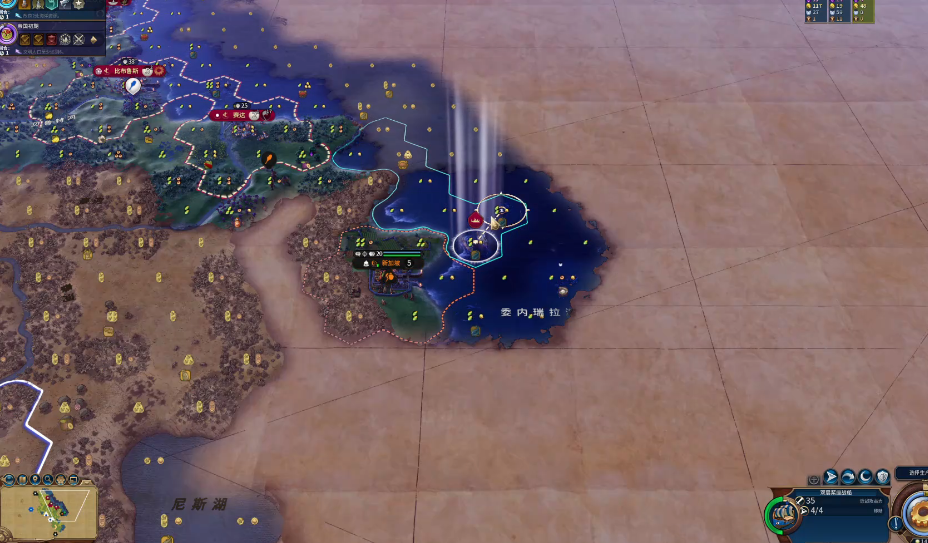Choose the fortify shield unit action
The height and width of the screenshot is (543, 928).
click(883, 477)
